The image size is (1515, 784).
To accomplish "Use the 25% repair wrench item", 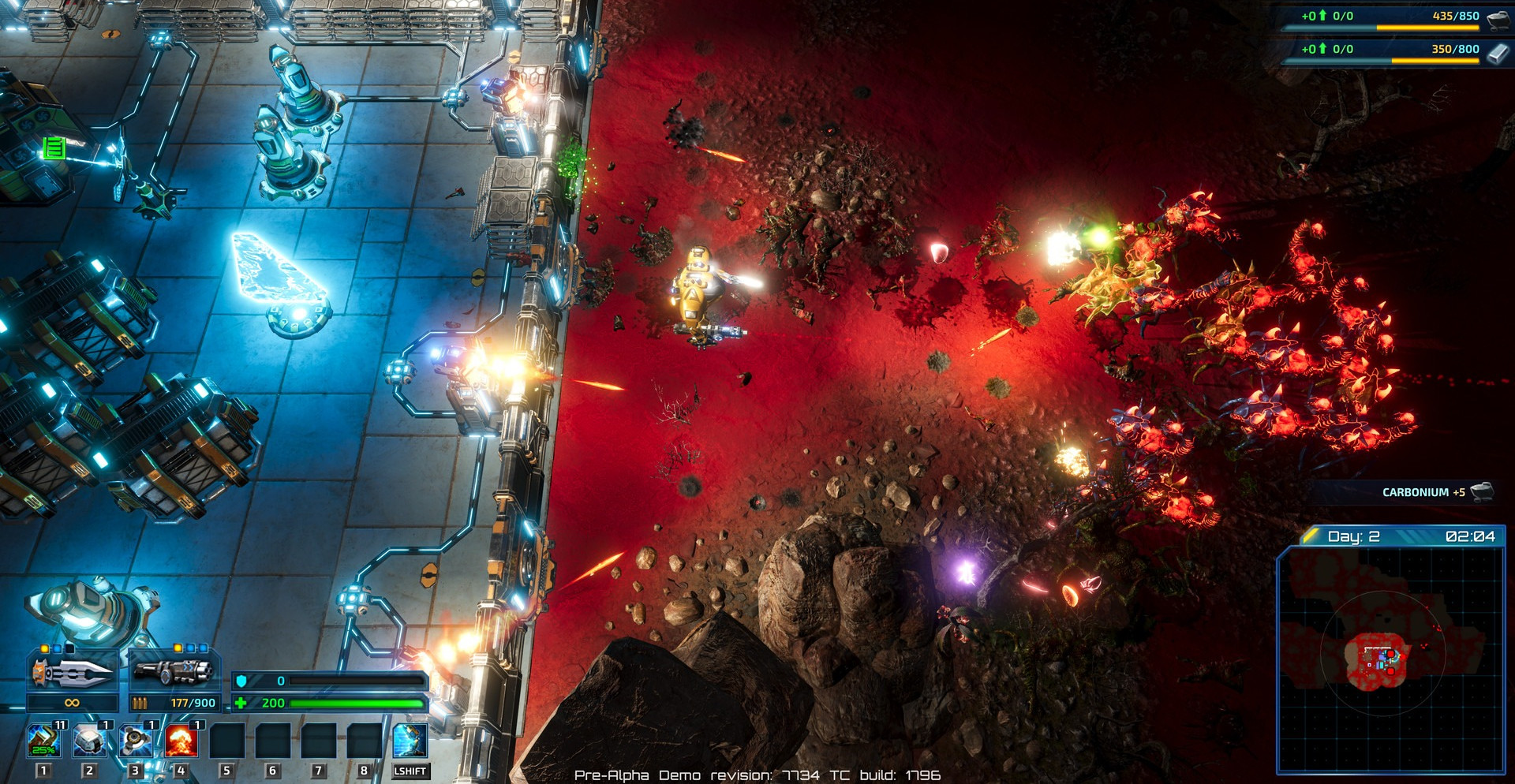I will [x=44, y=741].
